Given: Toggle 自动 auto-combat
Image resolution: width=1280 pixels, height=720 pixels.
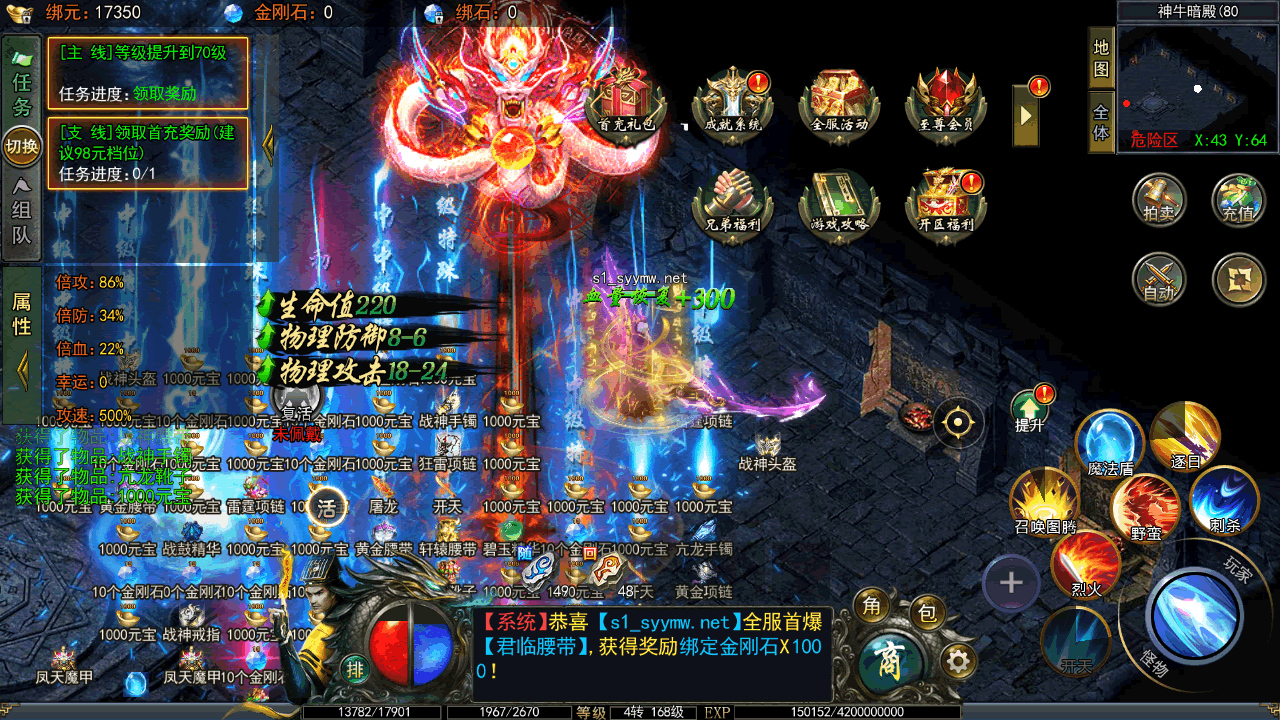Looking at the screenshot, I should [1159, 279].
